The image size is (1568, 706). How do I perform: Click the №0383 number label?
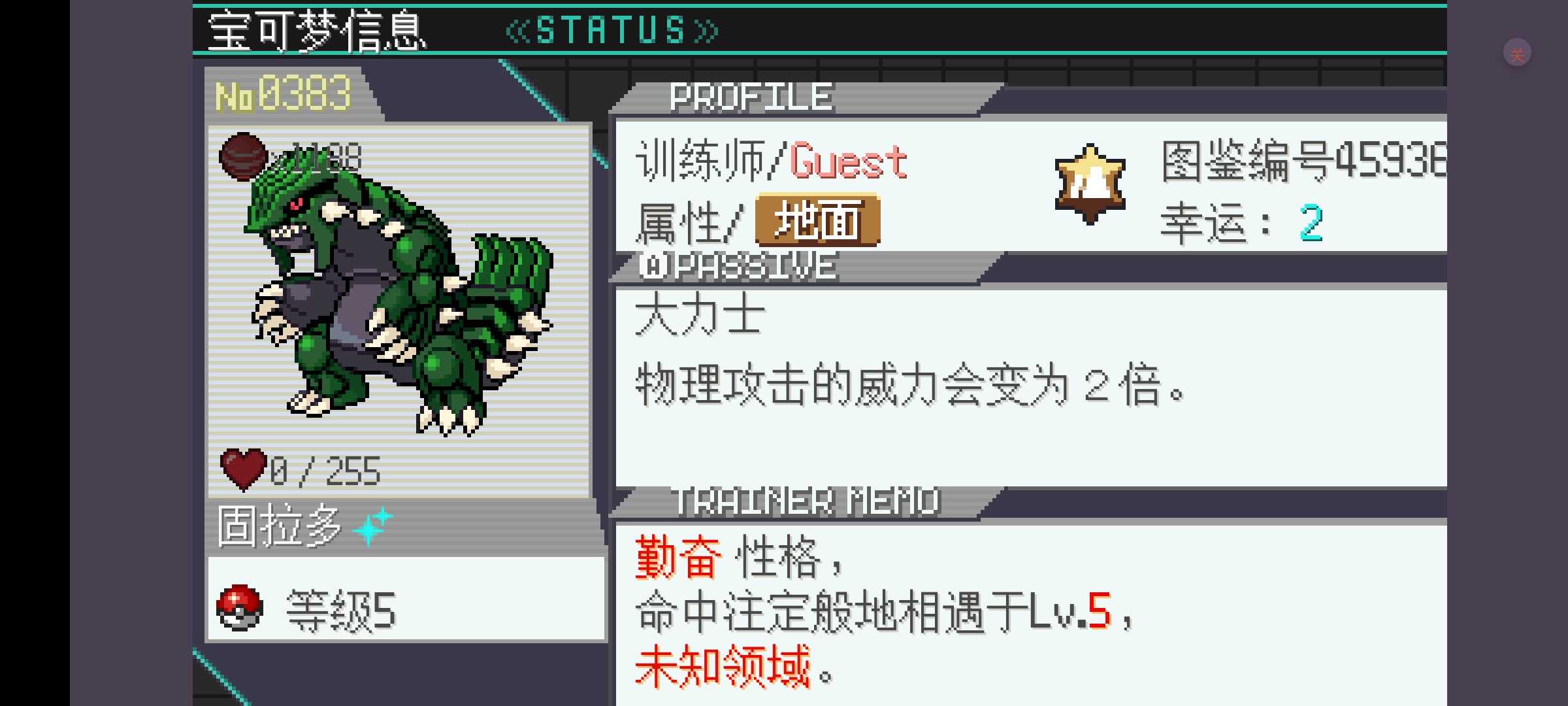click(284, 93)
